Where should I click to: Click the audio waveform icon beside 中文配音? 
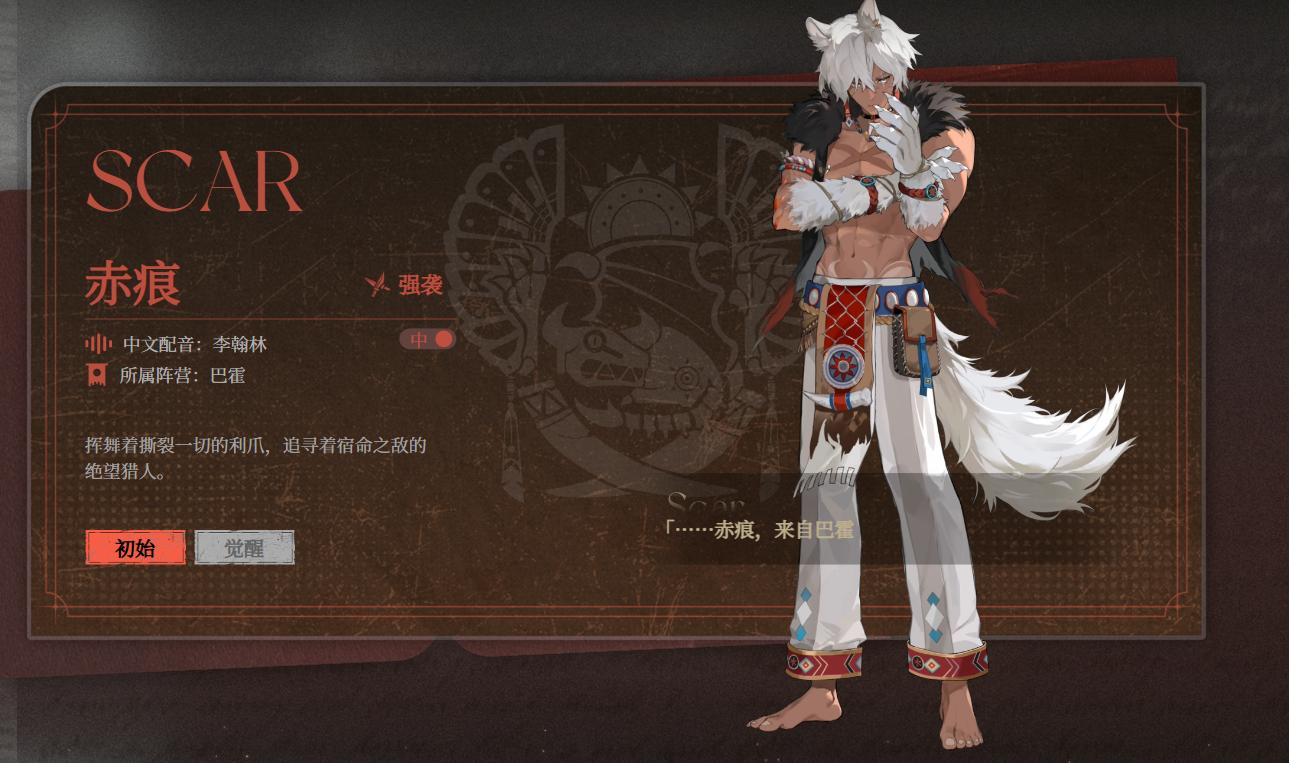[x=96, y=343]
